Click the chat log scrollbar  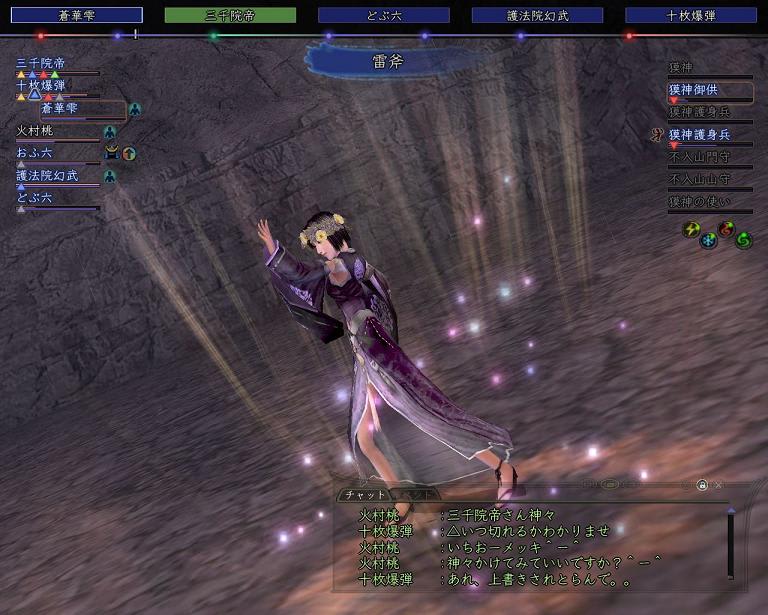tap(731, 545)
